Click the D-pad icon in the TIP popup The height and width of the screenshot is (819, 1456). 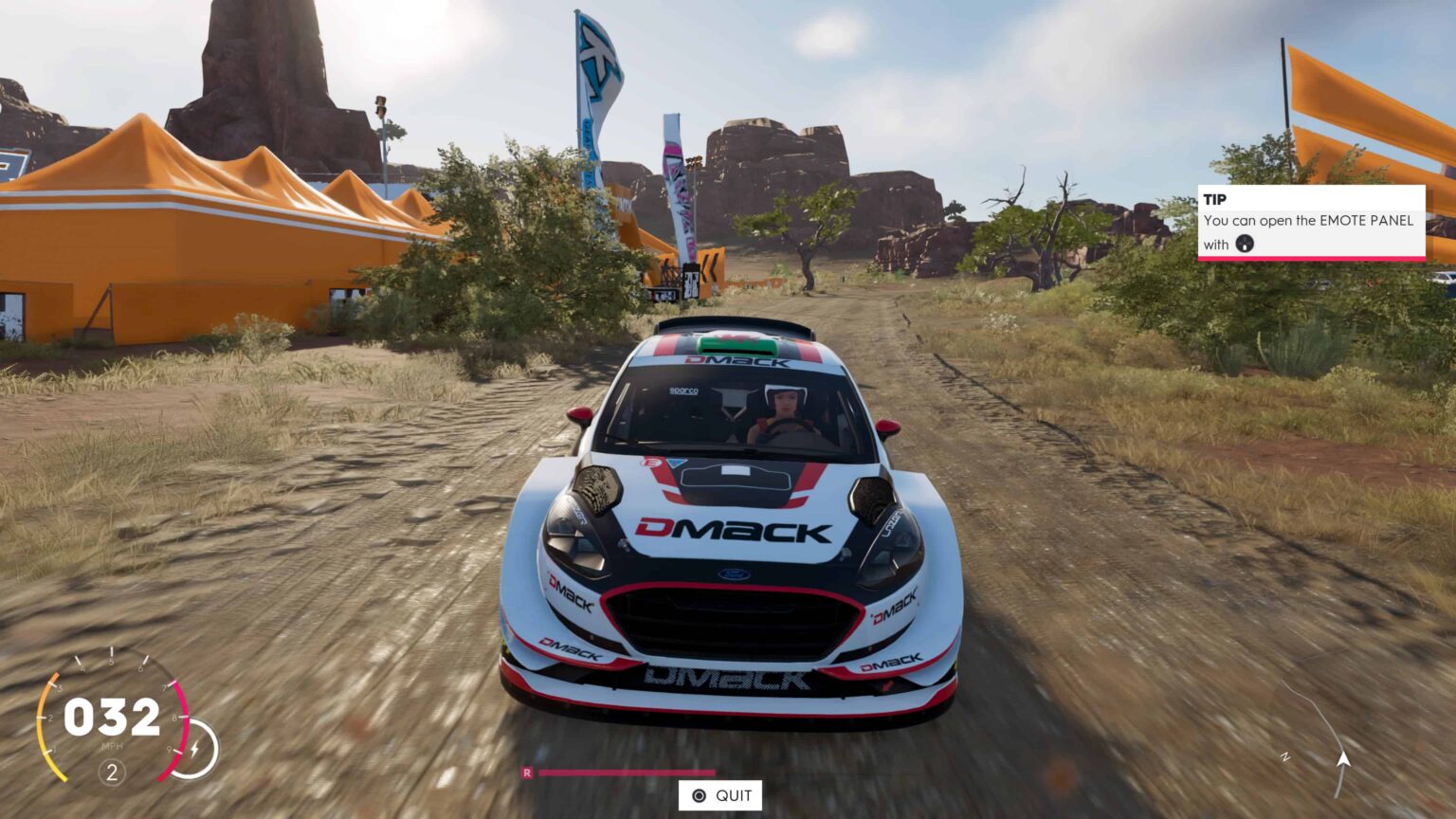pos(1243,245)
